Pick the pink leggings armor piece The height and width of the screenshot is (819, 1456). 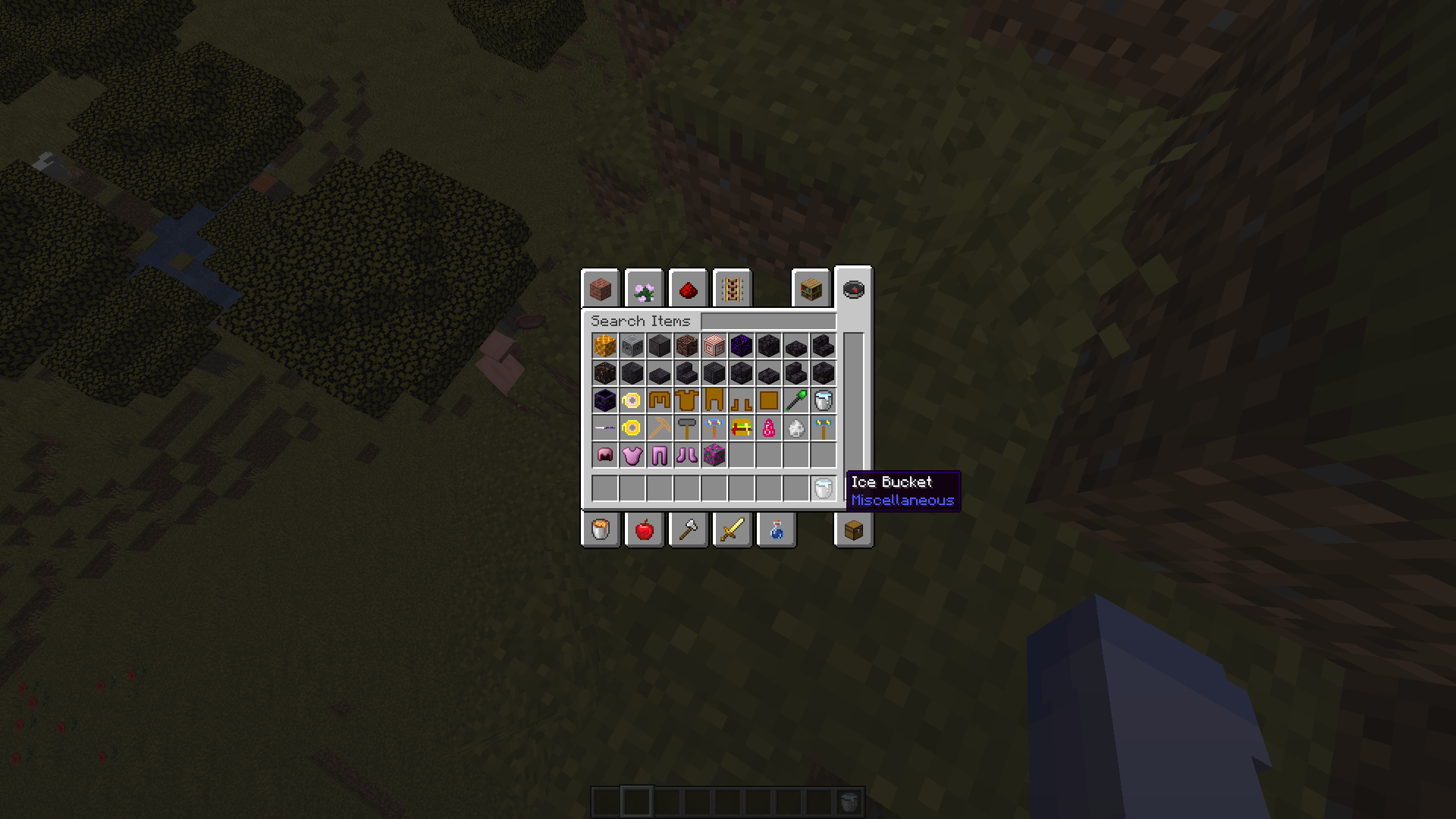[659, 454]
